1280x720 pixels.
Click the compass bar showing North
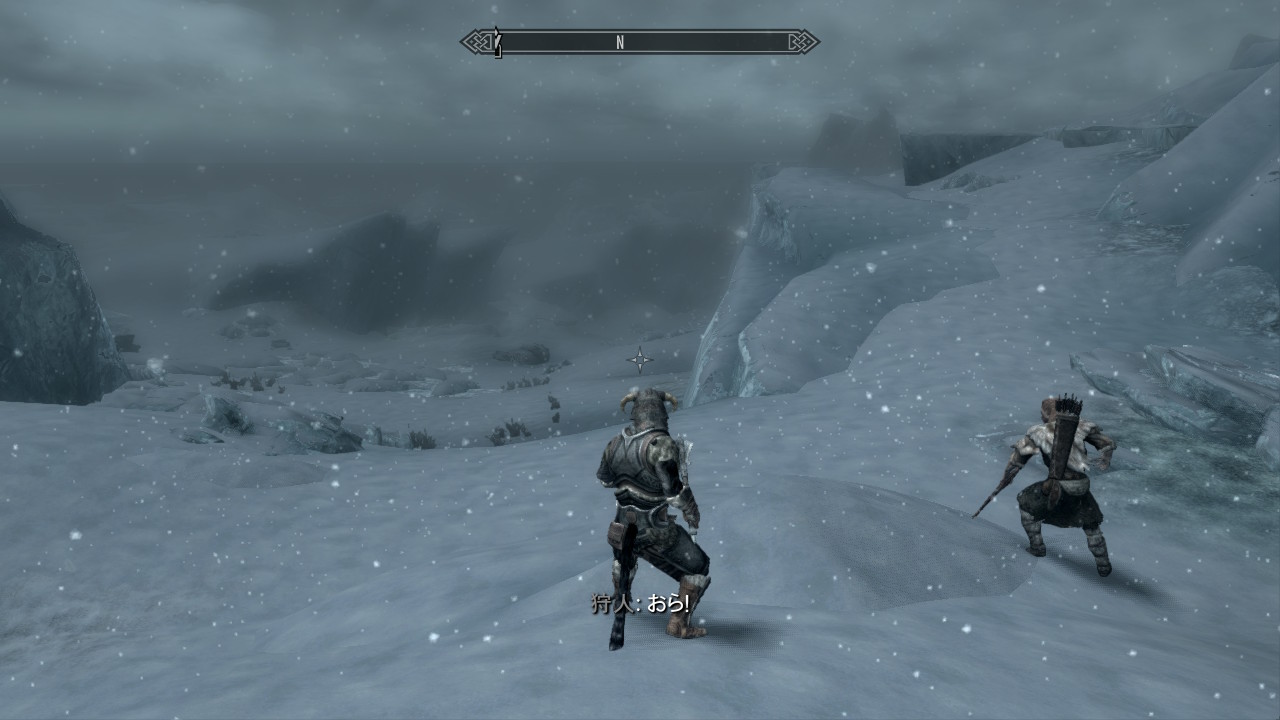(640, 42)
